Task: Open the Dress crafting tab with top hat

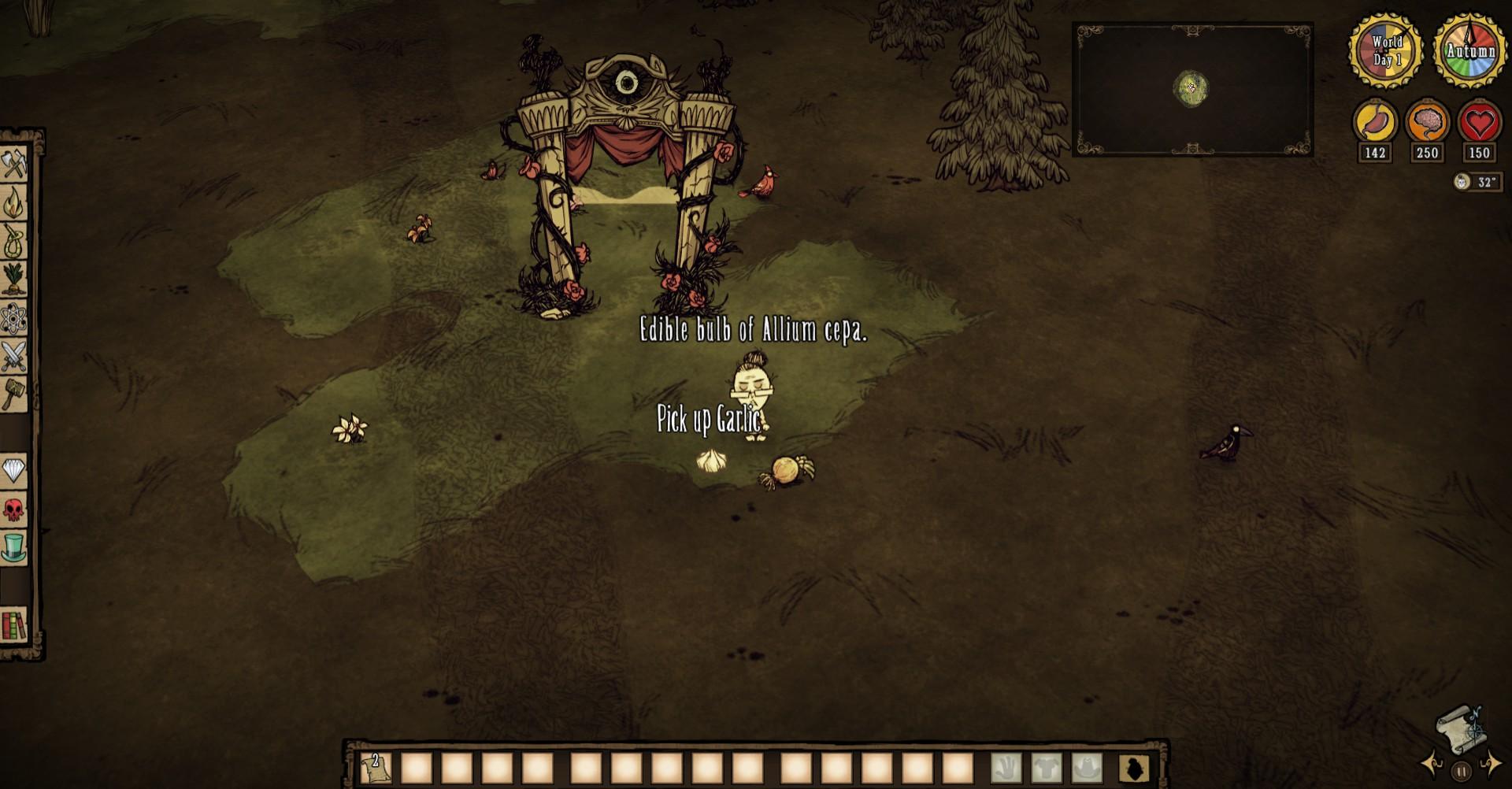Action: (x=14, y=547)
